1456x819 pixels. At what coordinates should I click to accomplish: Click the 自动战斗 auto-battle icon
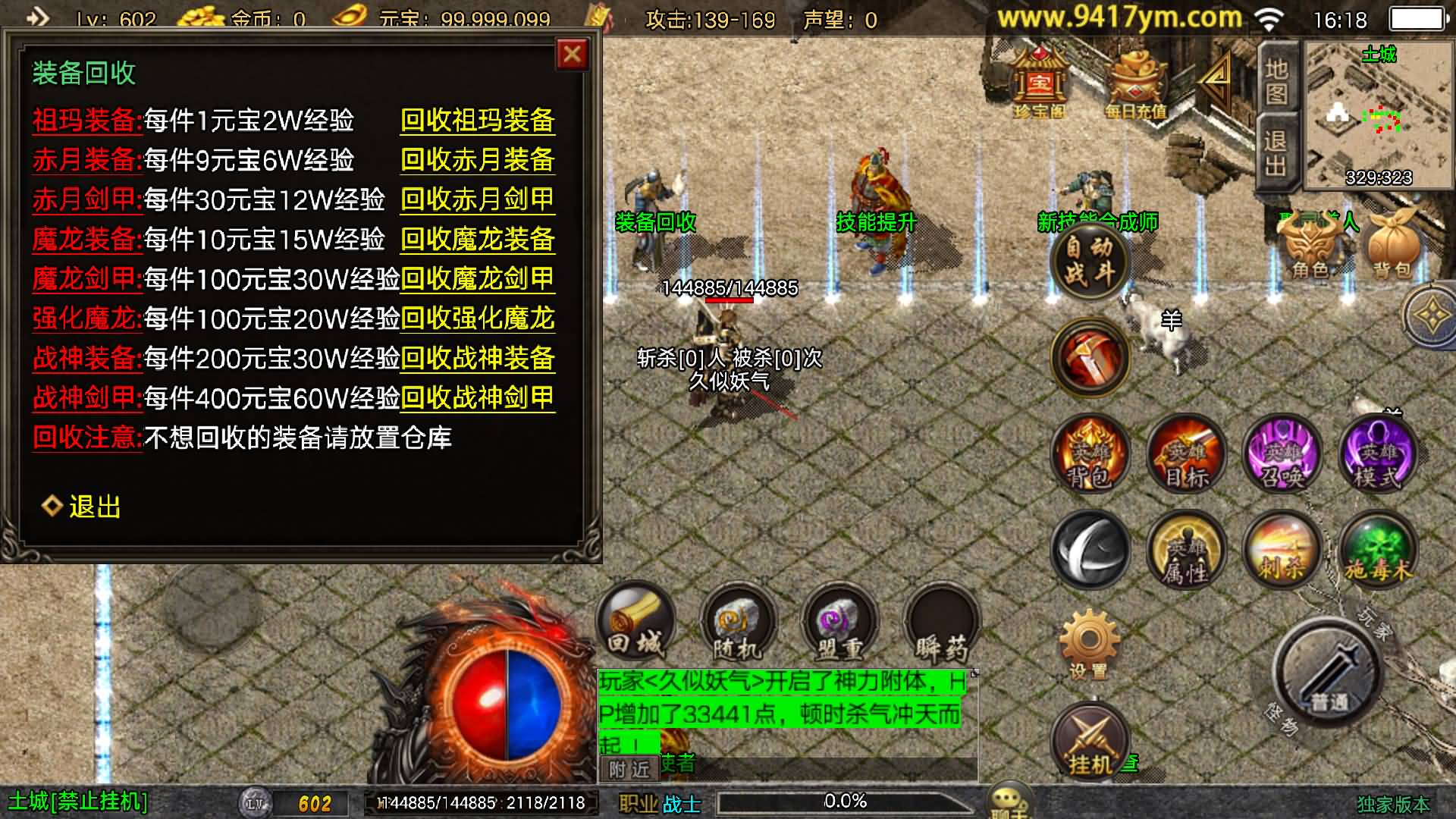click(x=1090, y=262)
